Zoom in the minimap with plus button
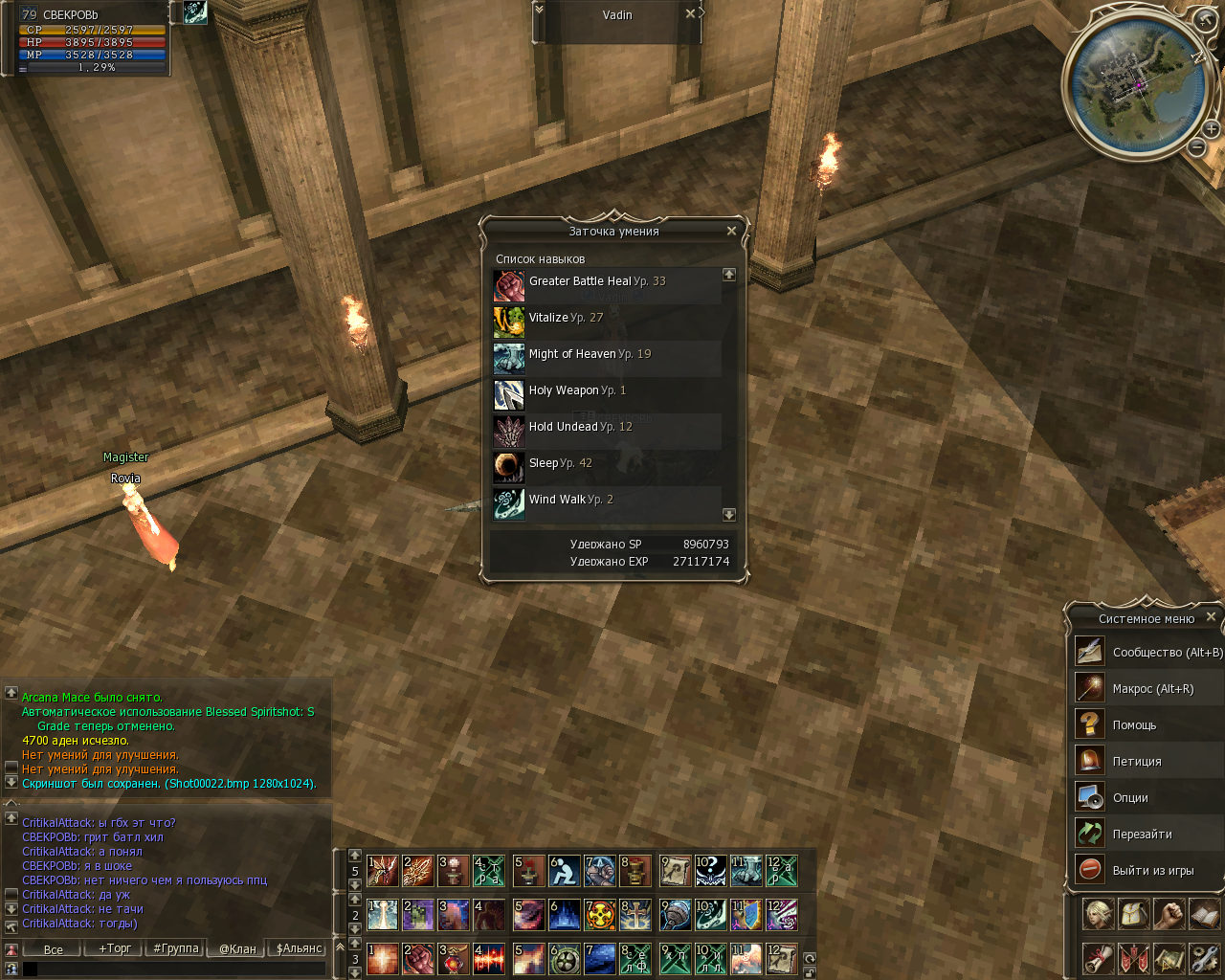Viewport: 1225px width, 980px height. 1212,129
